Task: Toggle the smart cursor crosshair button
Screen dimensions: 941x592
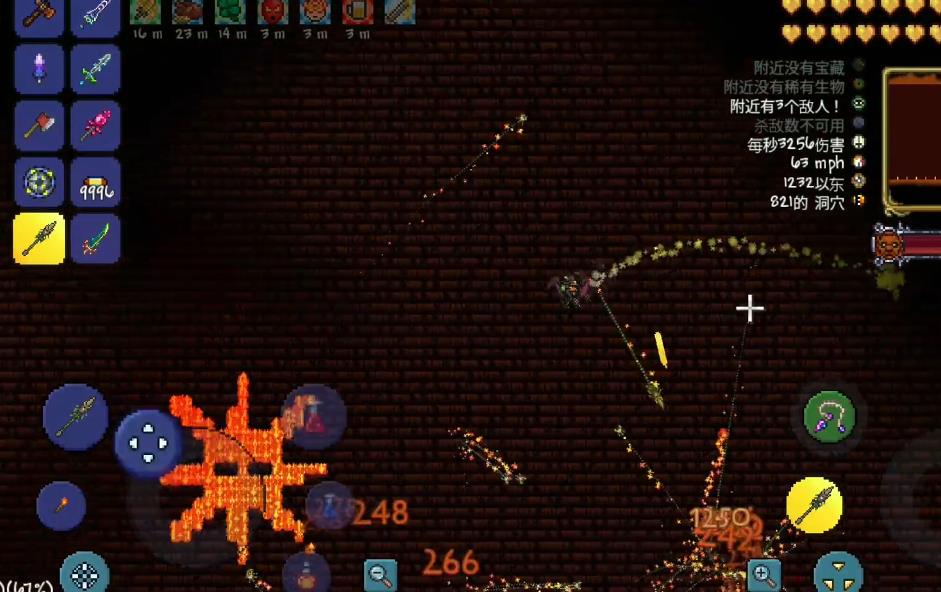Action: (x=85, y=573)
